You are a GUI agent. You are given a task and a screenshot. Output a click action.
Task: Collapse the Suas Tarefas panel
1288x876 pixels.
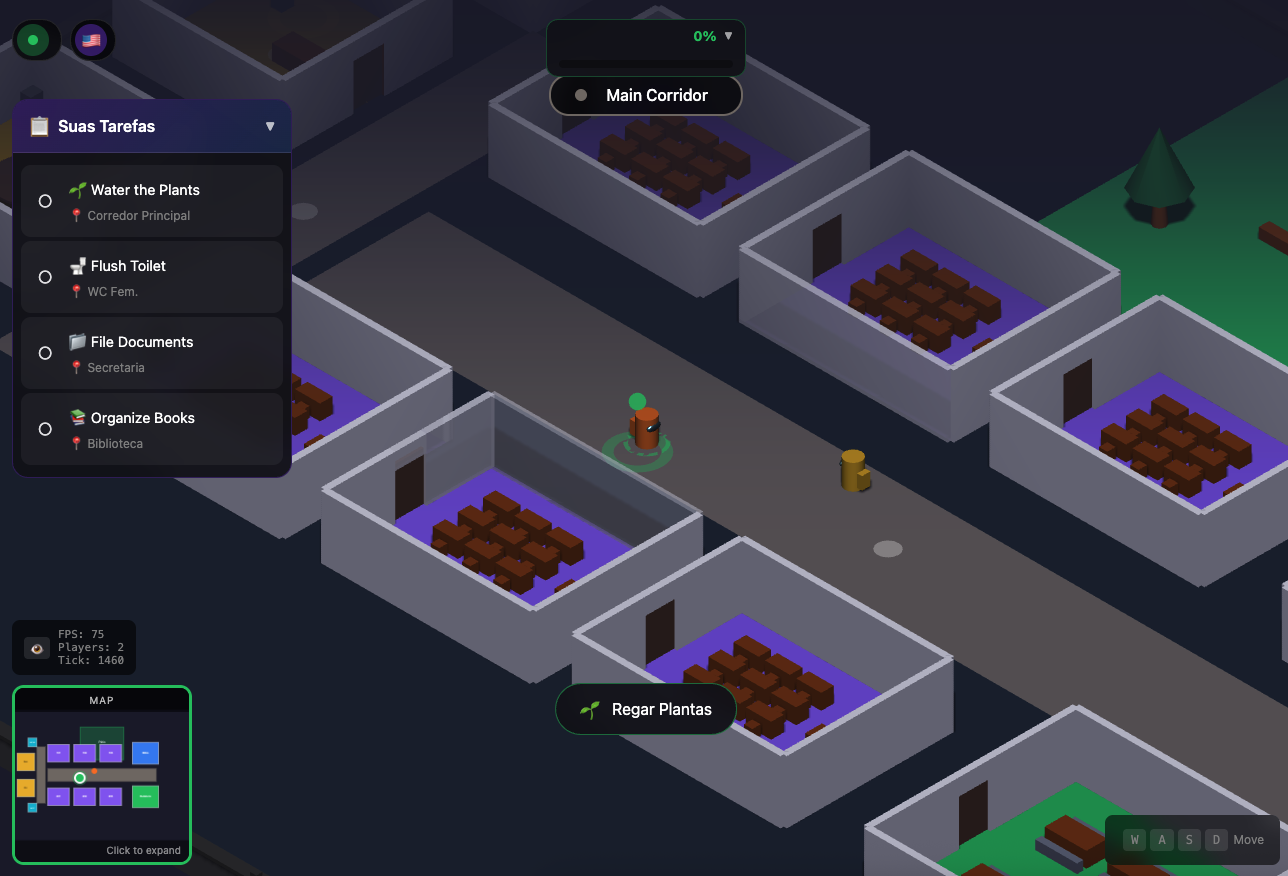270,126
